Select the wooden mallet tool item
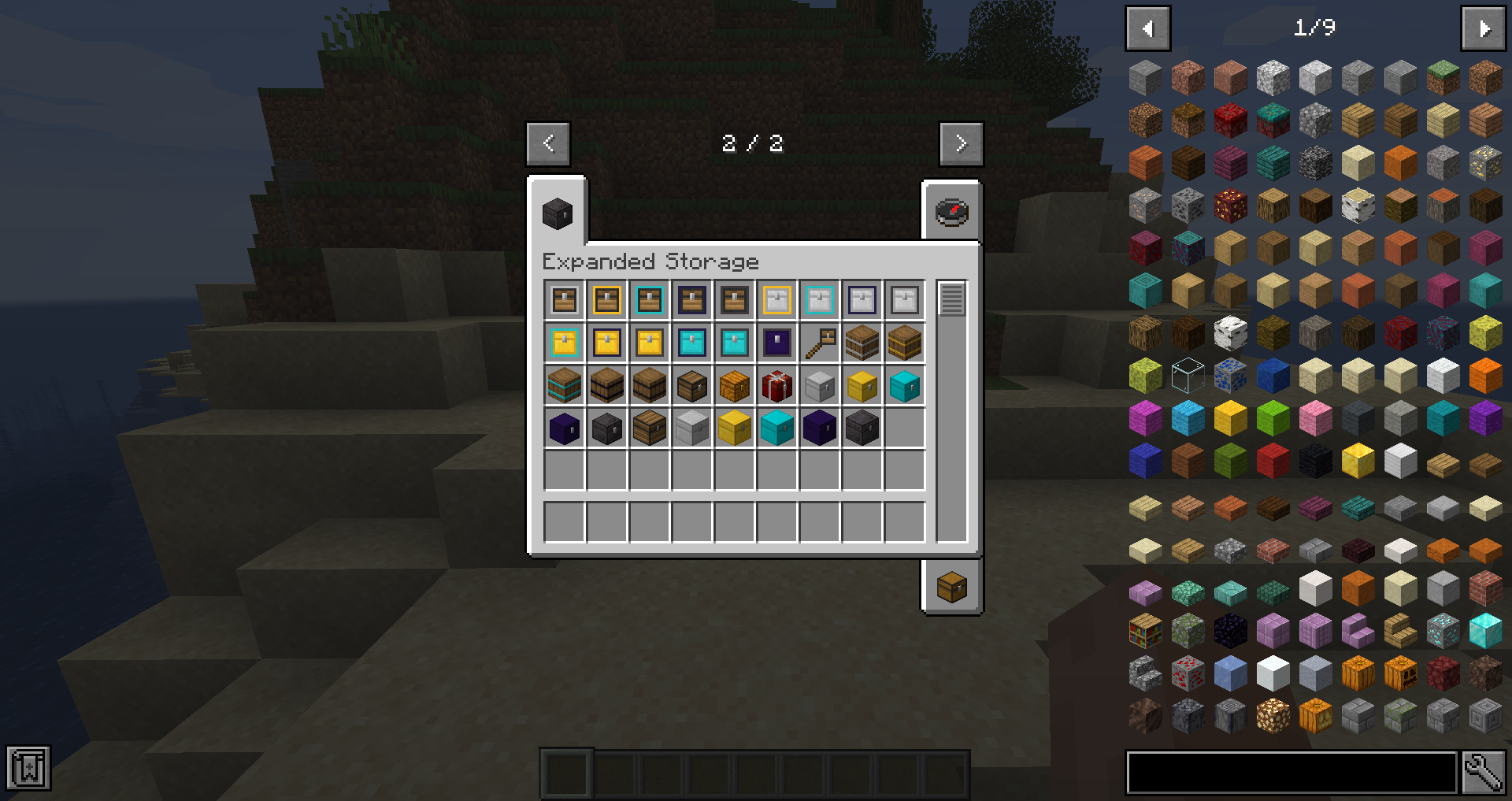 tap(819, 342)
